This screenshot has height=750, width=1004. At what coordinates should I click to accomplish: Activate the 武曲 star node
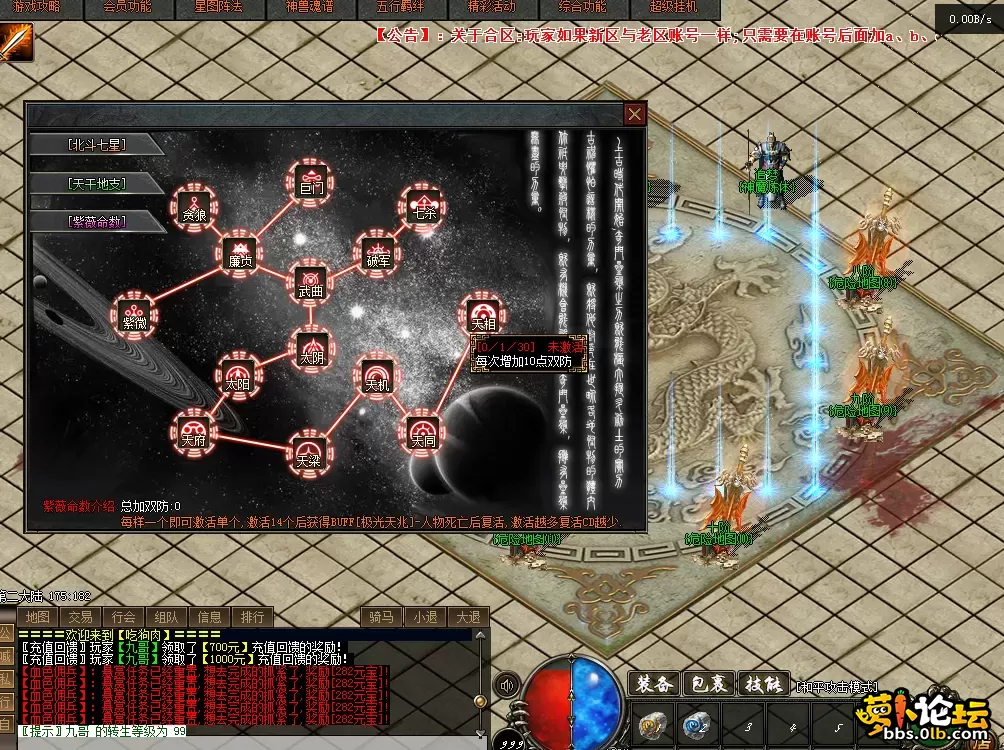click(311, 284)
